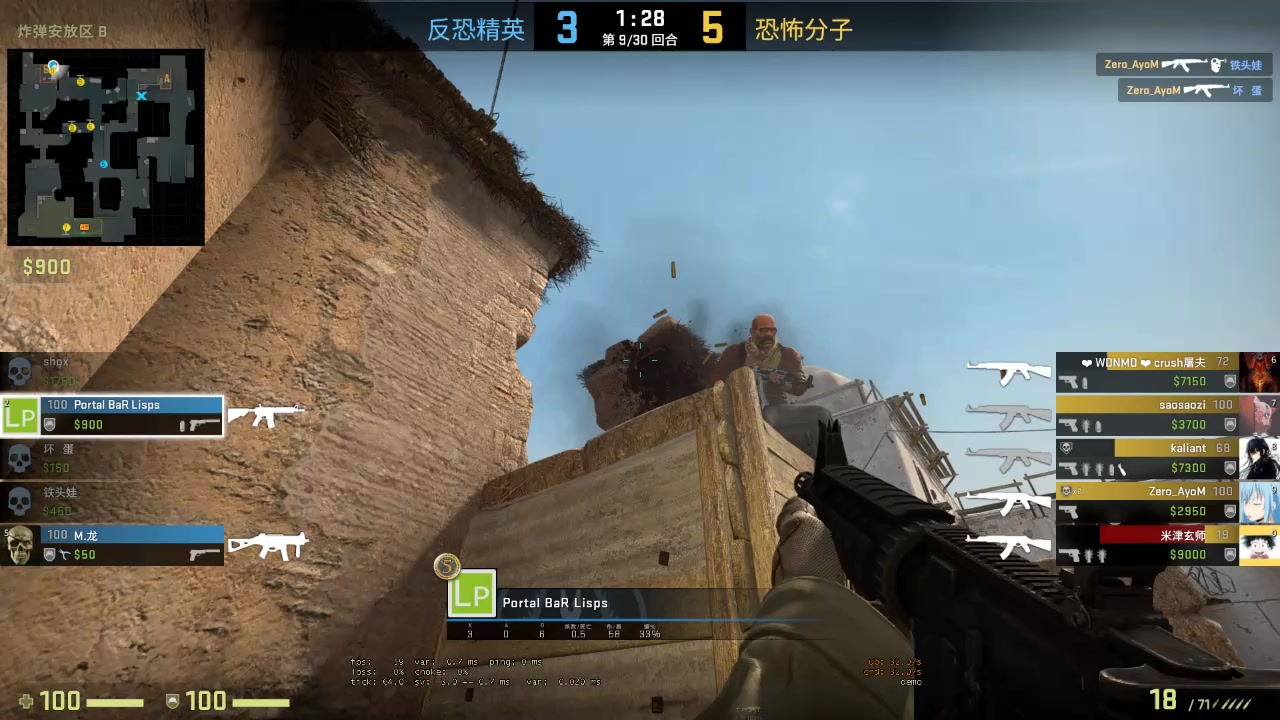Click the UMP-45 icon beside M.龙
The image size is (1280, 720).
click(x=267, y=546)
